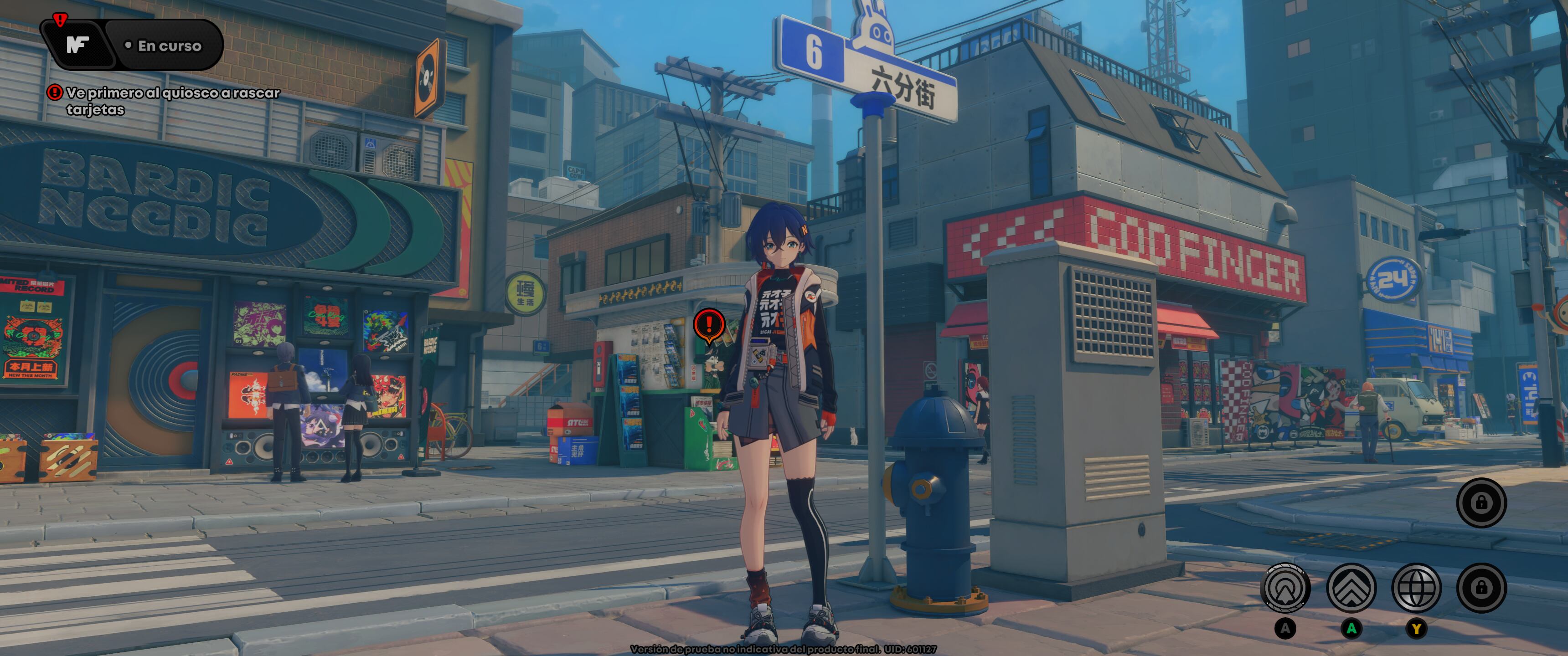This screenshot has height=656, width=1568.
Task: Select the "En curso" mission status pill
Action: tap(165, 46)
